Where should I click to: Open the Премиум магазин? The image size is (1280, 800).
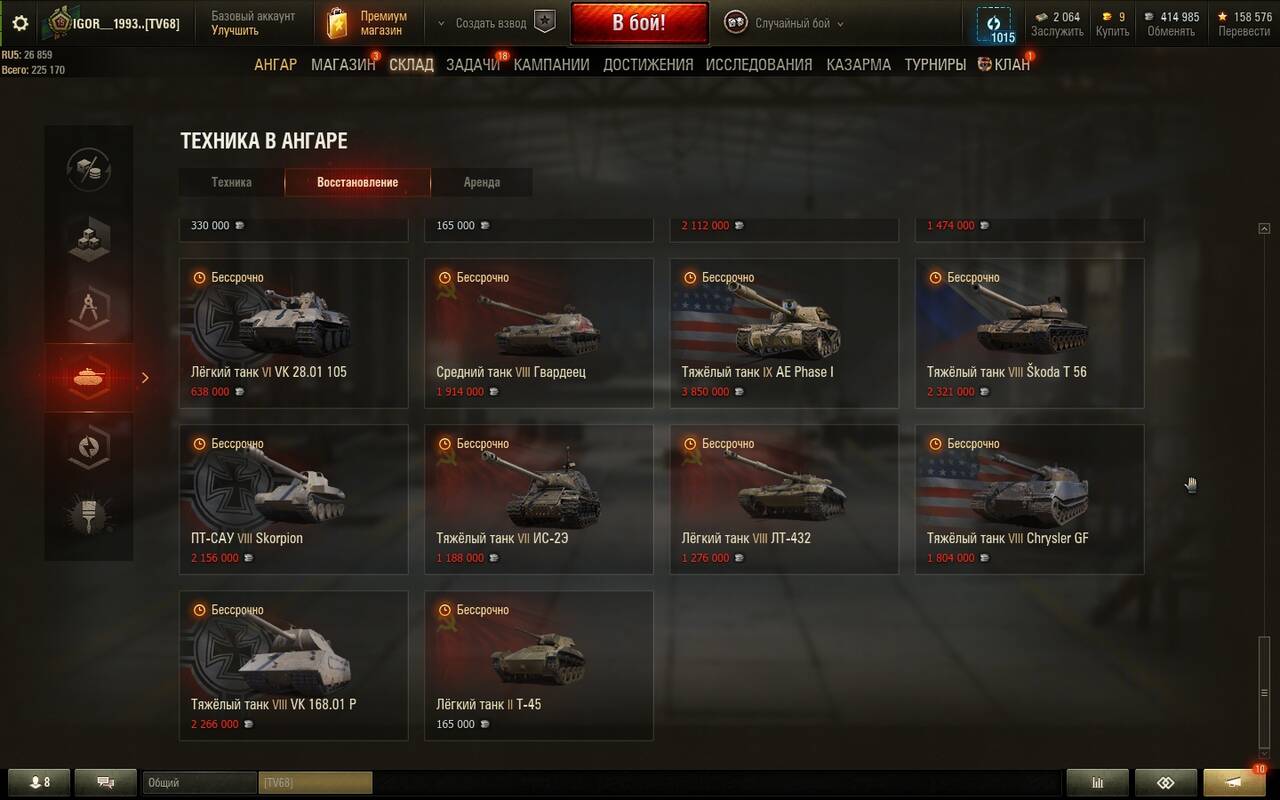(371, 23)
